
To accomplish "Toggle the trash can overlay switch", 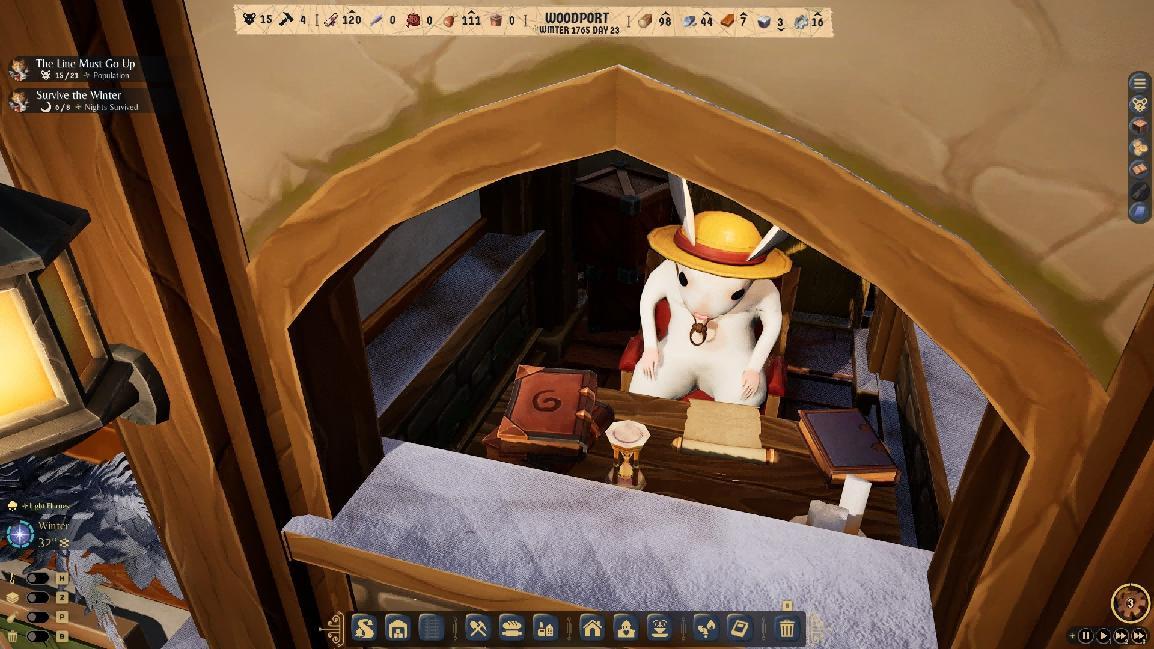I will (37, 636).
